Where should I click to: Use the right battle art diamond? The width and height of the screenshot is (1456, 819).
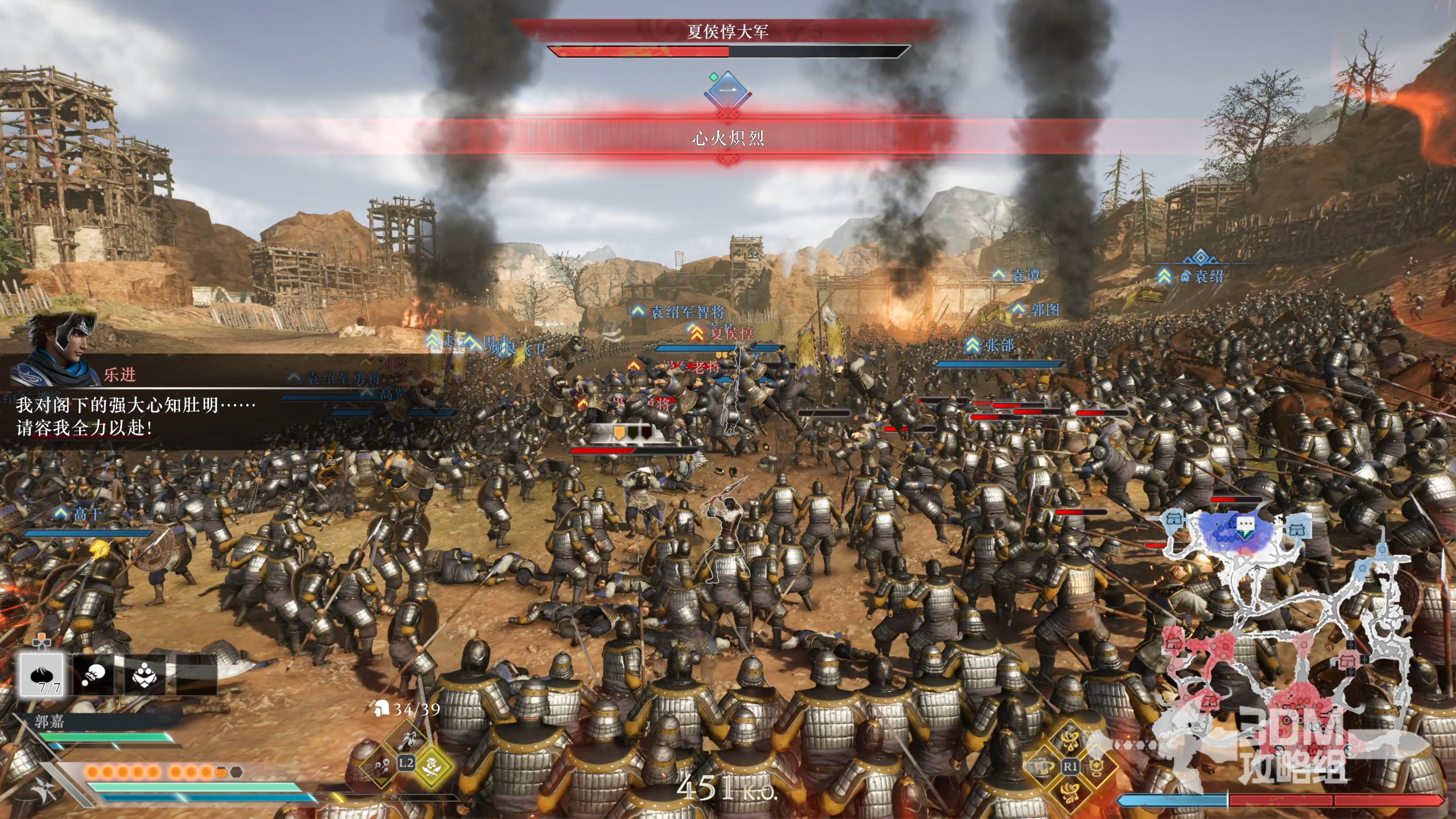1095,767
